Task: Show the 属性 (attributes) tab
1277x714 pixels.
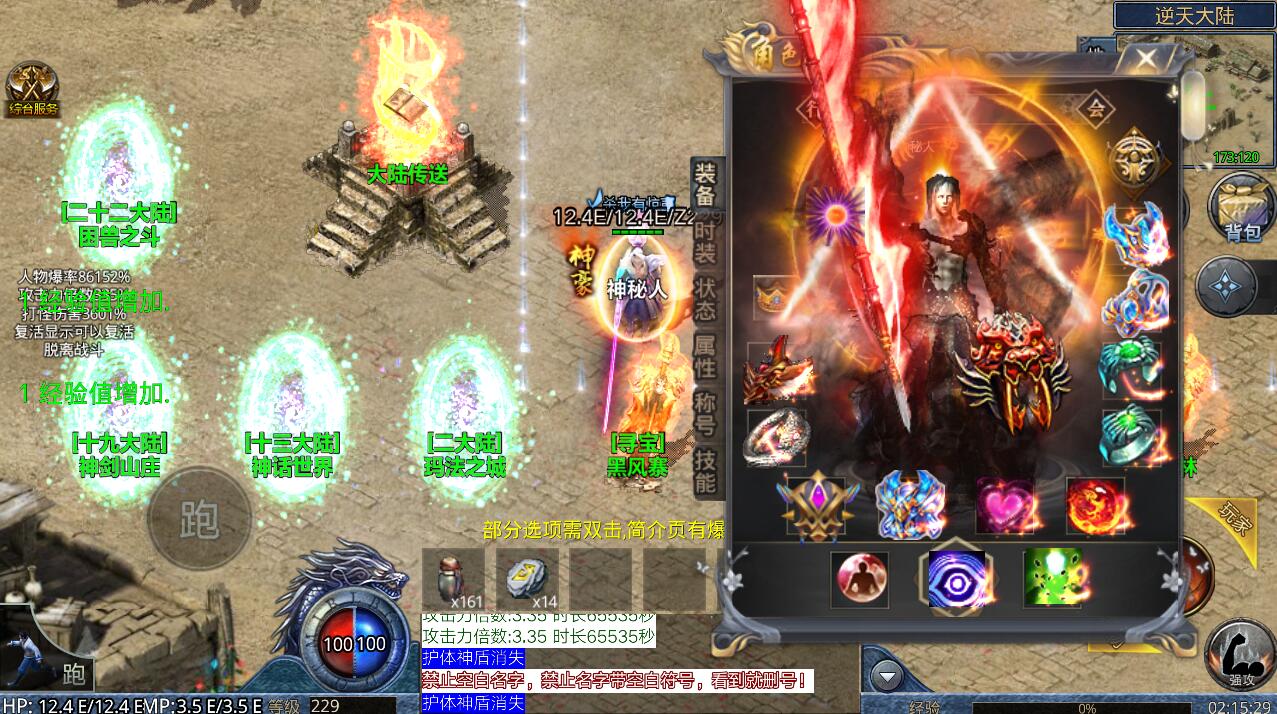Action: point(705,354)
